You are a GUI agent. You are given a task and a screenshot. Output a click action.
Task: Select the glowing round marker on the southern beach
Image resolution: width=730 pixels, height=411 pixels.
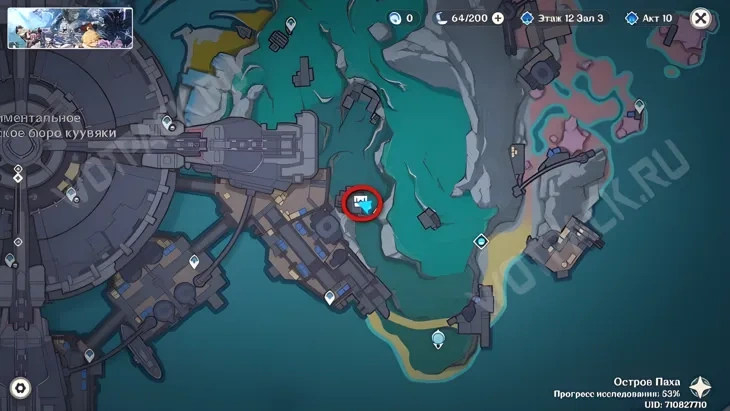click(x=438, y=340)
